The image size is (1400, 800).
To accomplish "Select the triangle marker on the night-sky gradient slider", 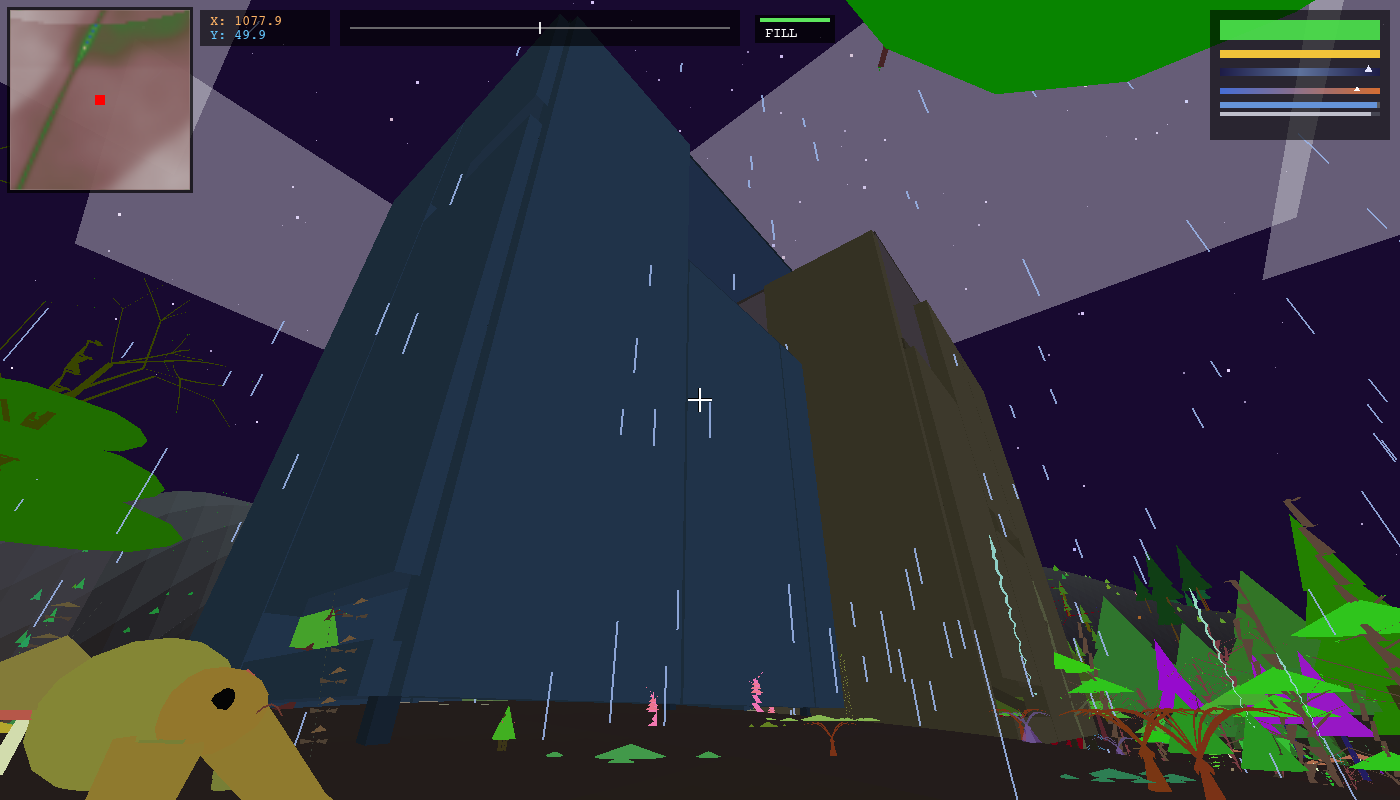I will [x=1368, y=69].
